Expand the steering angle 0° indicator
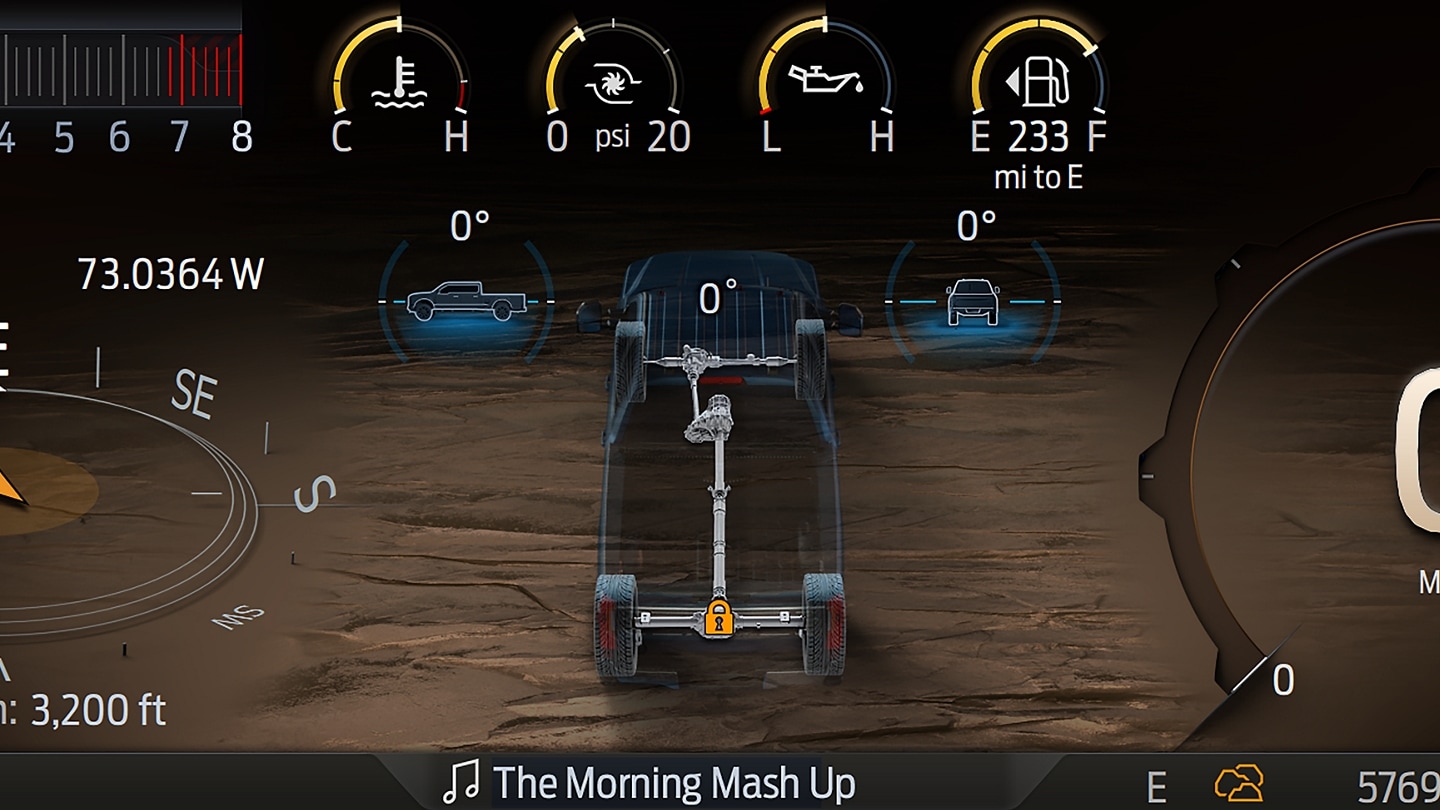 coord(716,296)
